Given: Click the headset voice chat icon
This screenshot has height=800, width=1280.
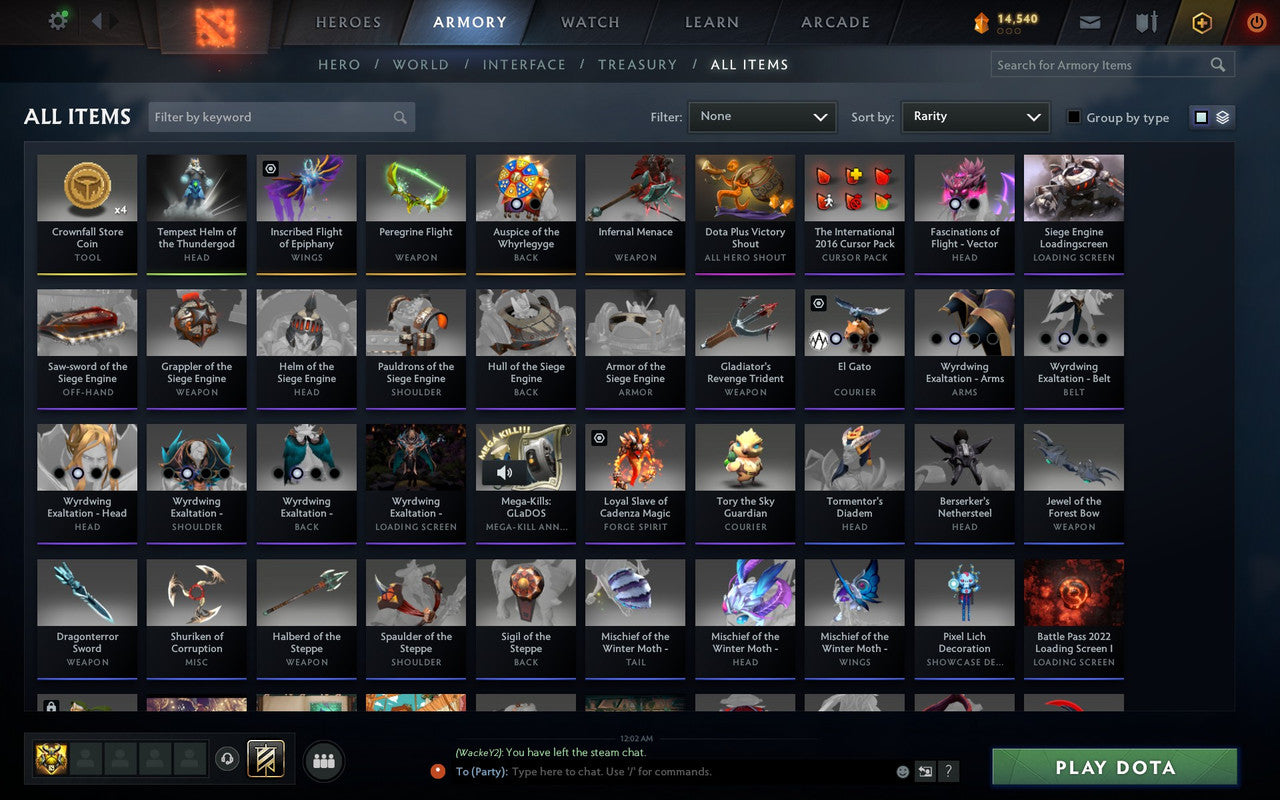Looking at the screenshot, I should click(229, 760).
